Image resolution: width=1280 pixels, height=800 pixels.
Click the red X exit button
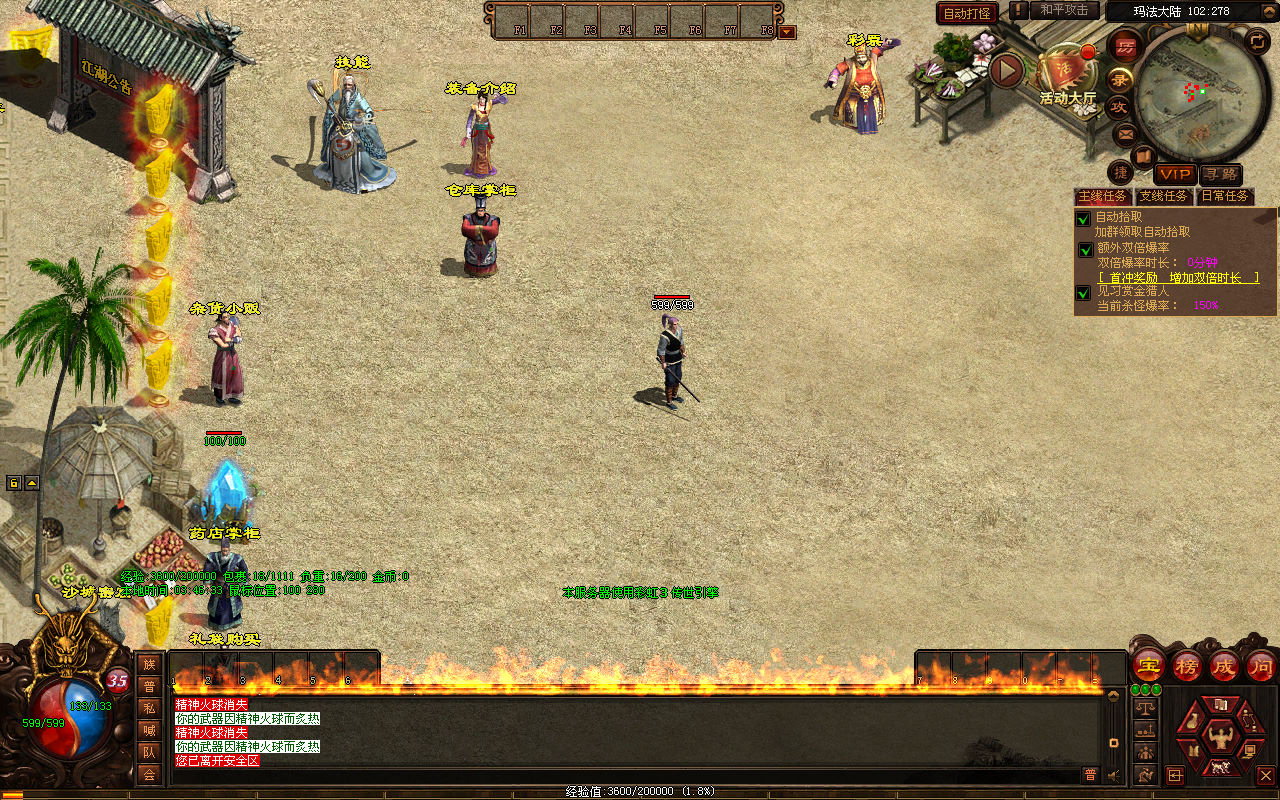click(x=1265, y=775)
